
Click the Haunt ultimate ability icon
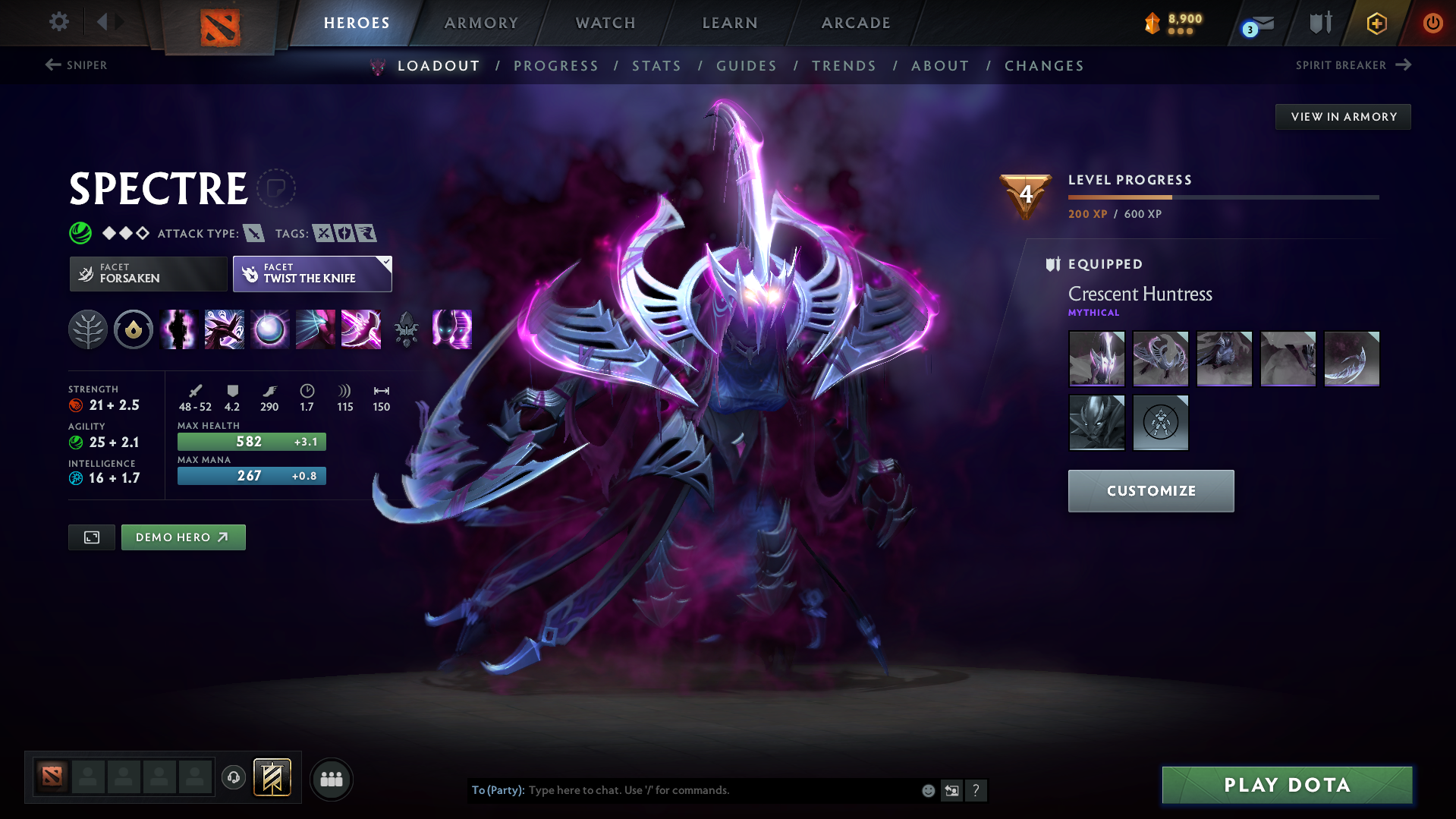[x=451, y=329]
